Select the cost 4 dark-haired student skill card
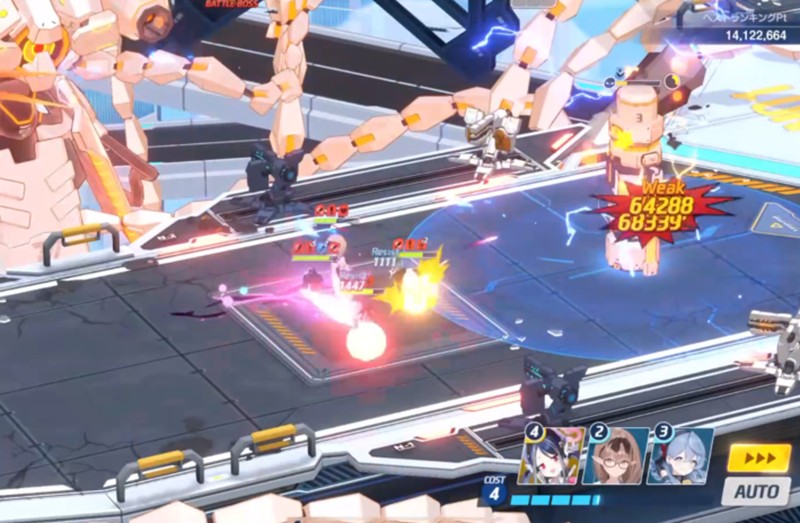This screenshot has width=800, height=523. (x=551, y=457)
